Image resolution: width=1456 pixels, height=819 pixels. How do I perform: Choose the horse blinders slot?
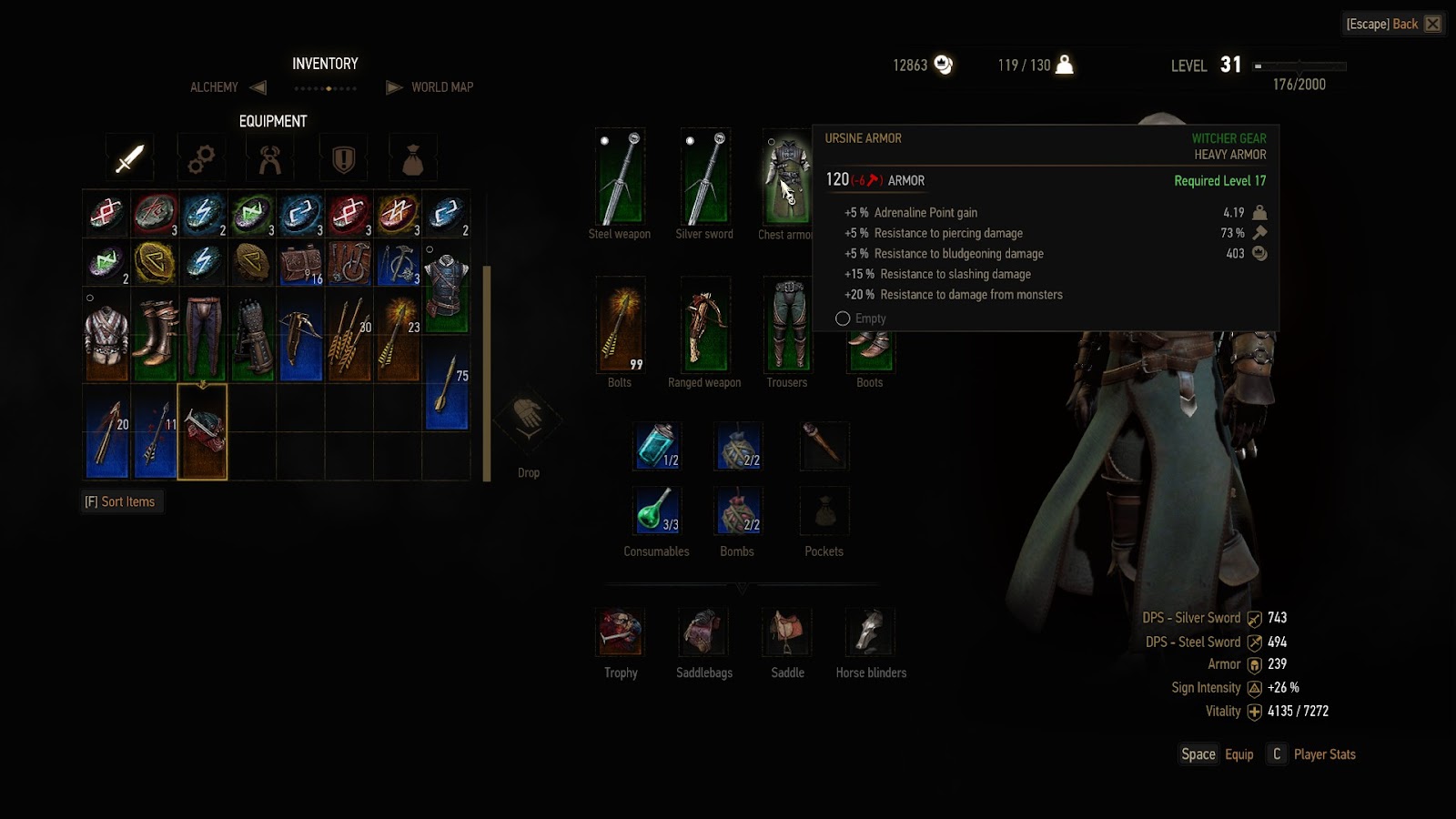(871, 632)
